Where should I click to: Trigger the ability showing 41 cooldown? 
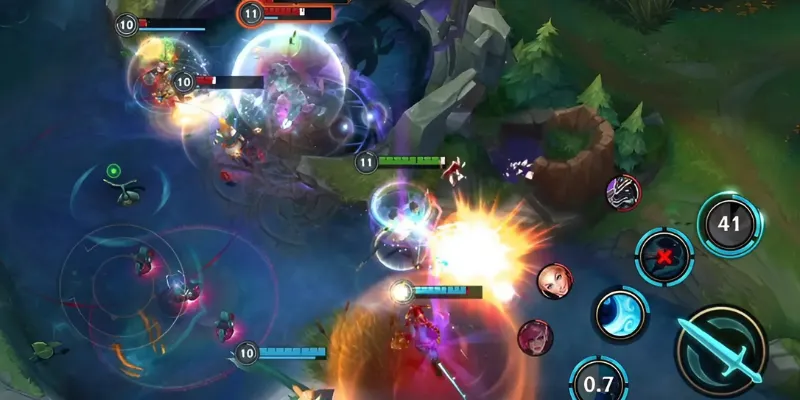(x=729, y=224)
